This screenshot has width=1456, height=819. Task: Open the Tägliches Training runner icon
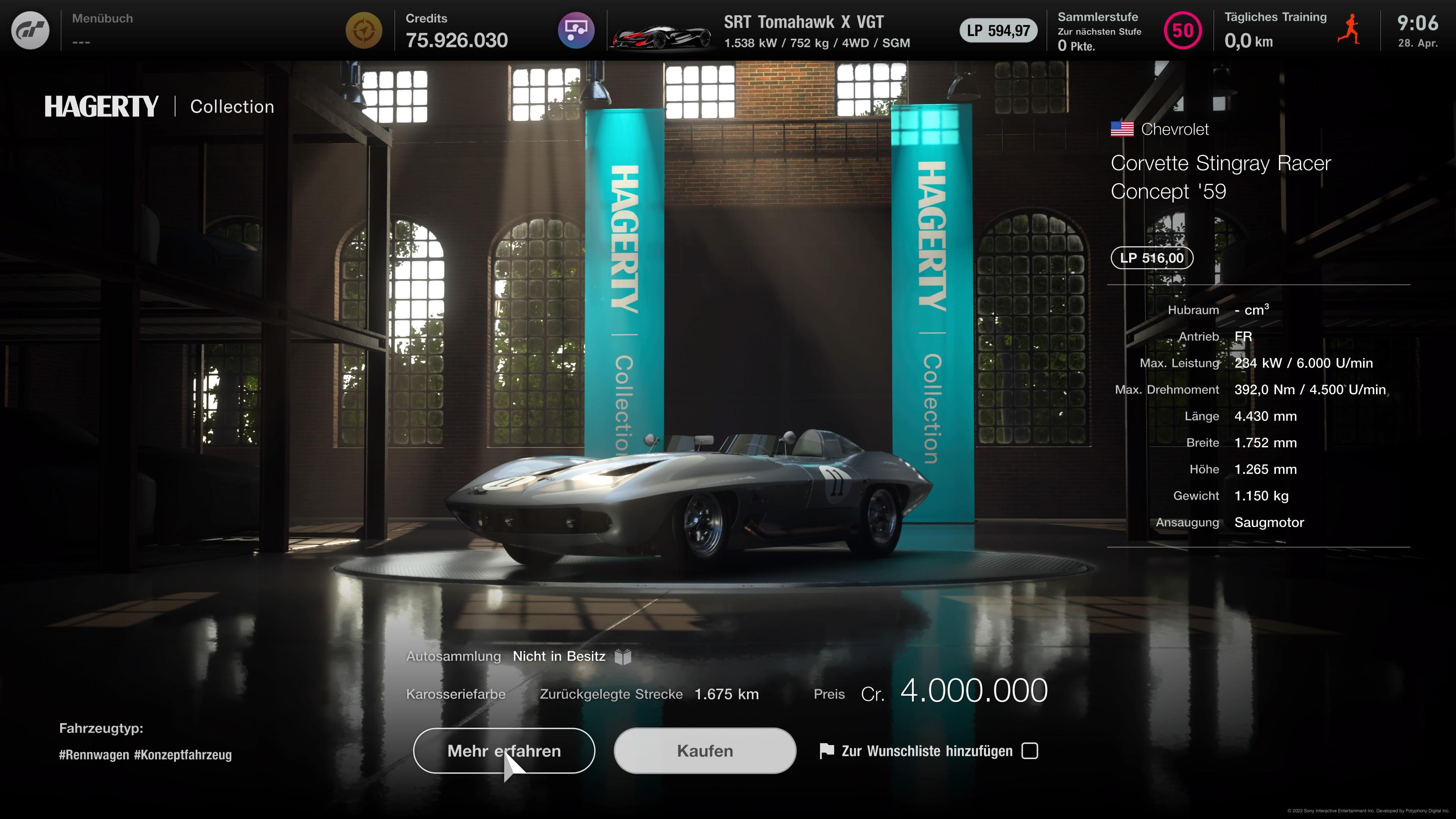click(x=1349, y=30)
